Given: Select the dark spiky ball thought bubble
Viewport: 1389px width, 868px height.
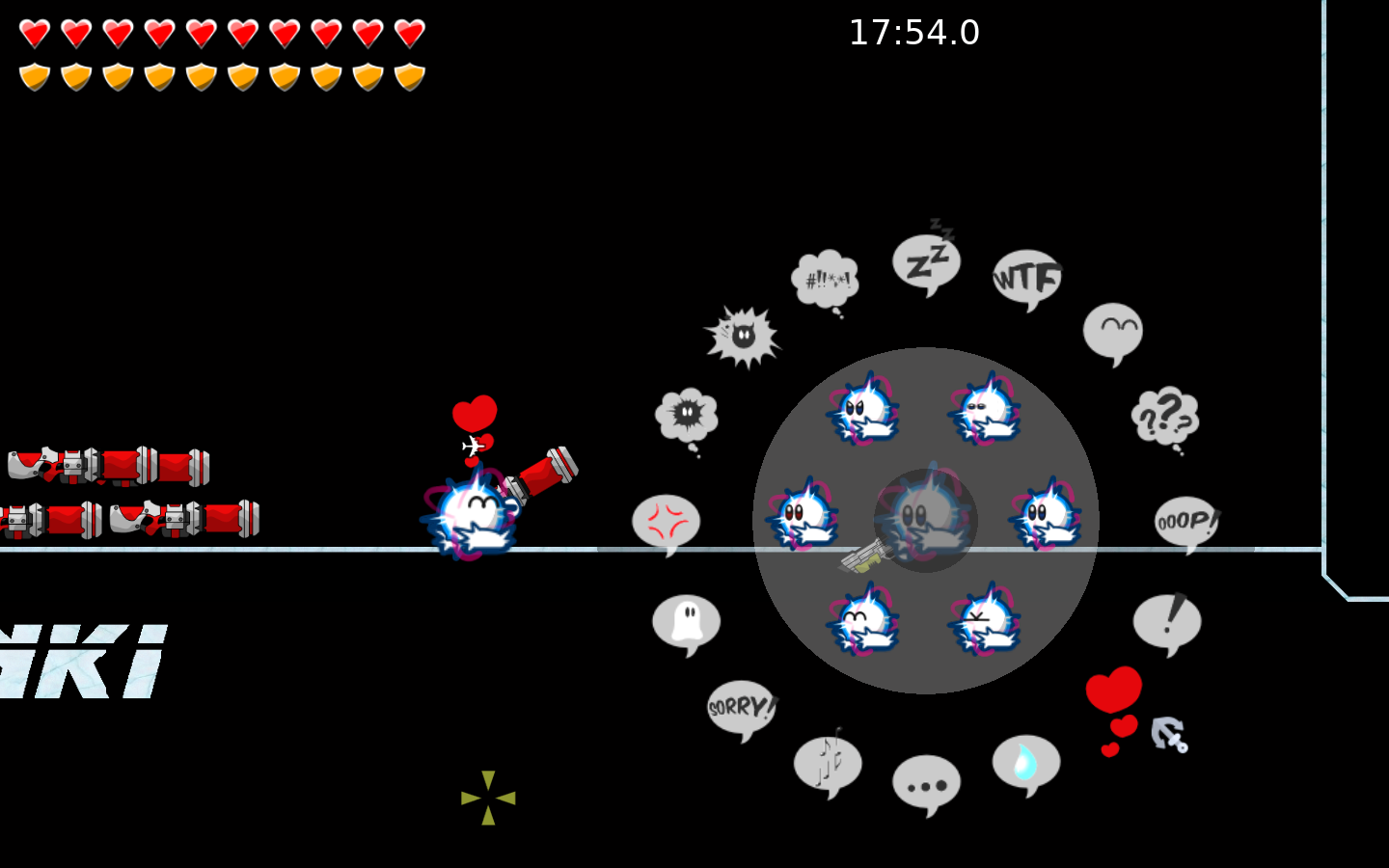Looking at the screenshot, I should [687, 417].
